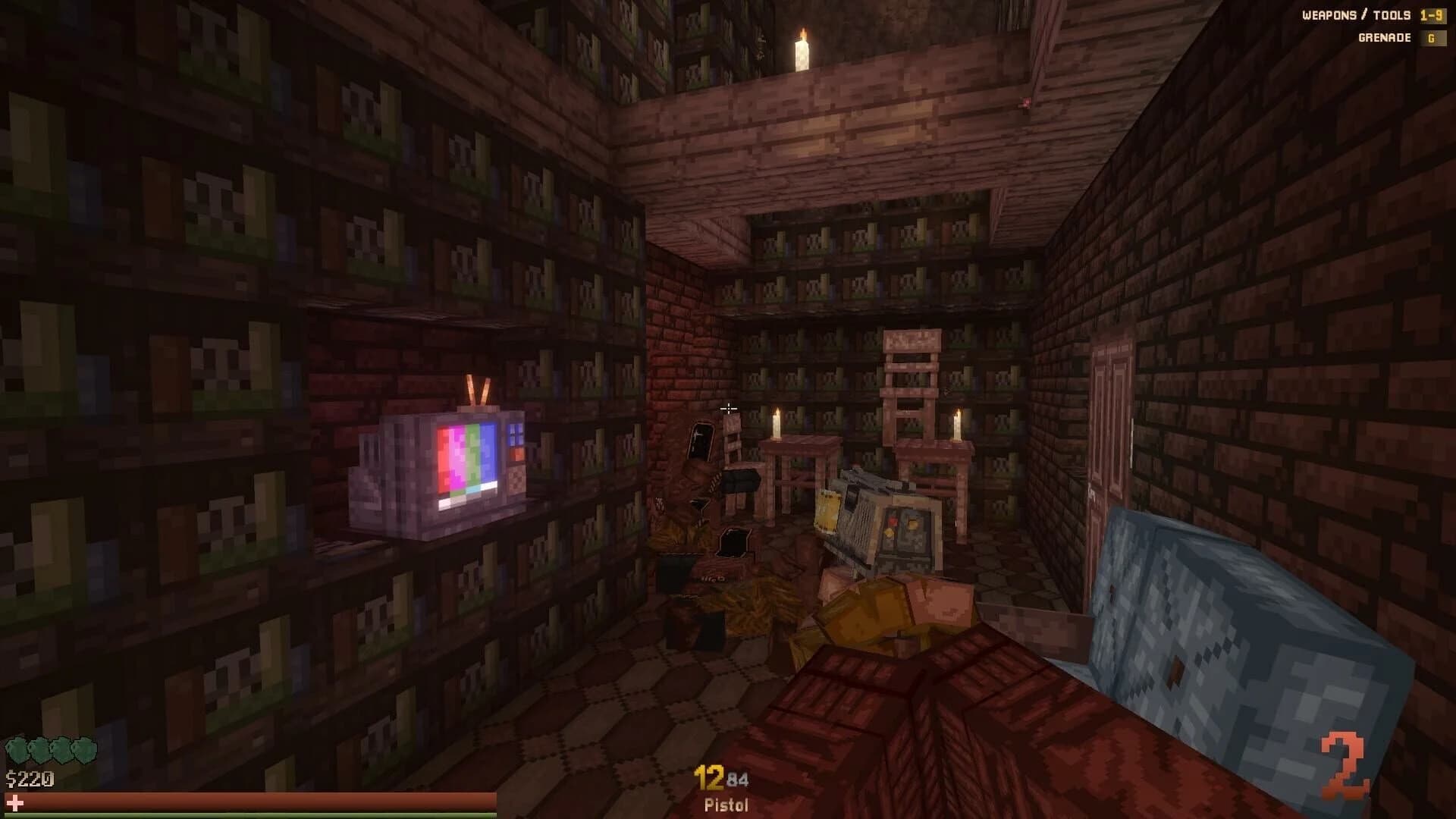The image size is (1456, 819).
Task: Click the crosshair at screen center
Action: tap(728, 409)
